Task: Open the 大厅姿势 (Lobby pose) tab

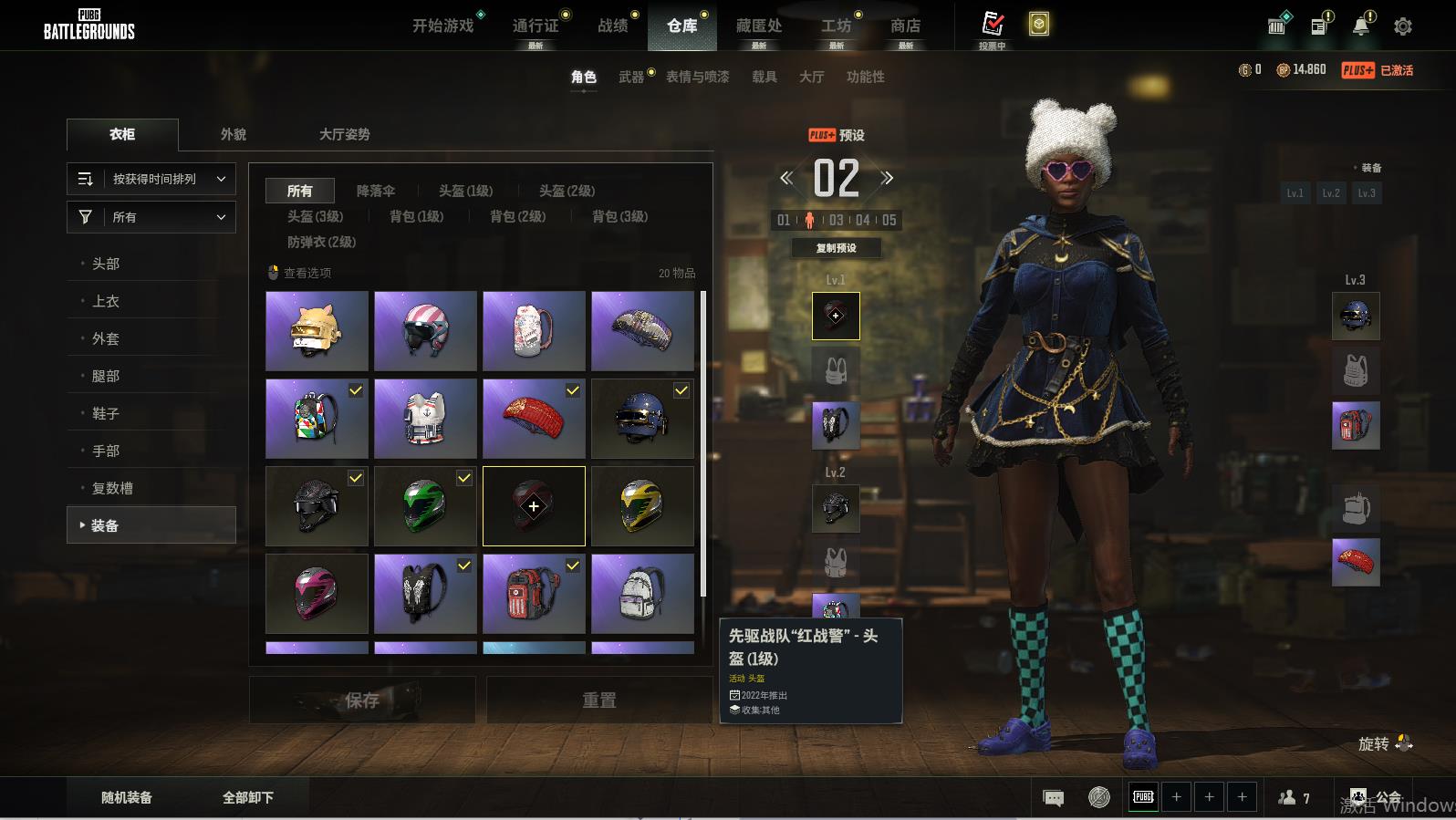Action: point(344,134)
